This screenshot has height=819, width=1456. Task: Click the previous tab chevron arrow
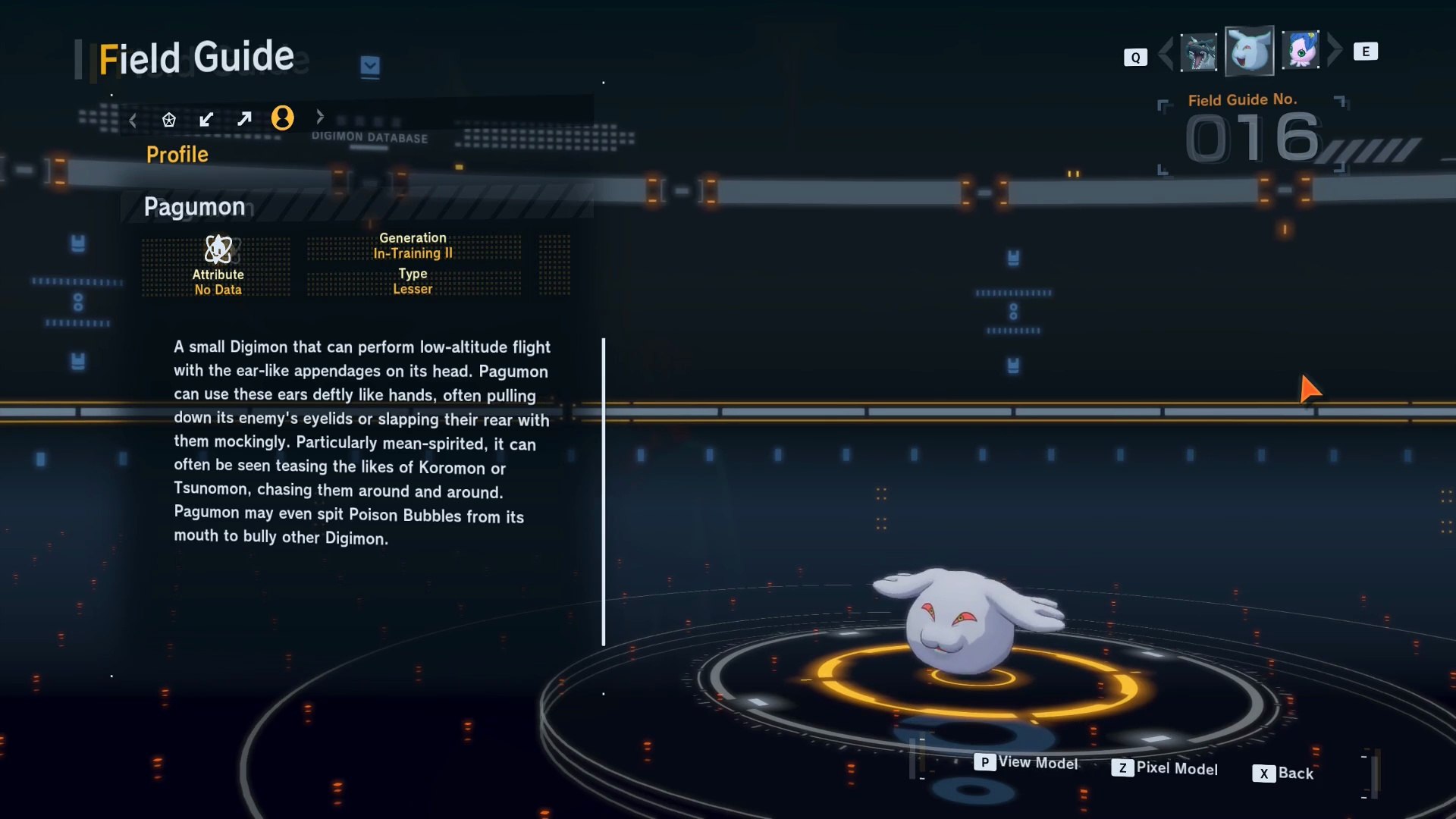(x=133, y=120)
